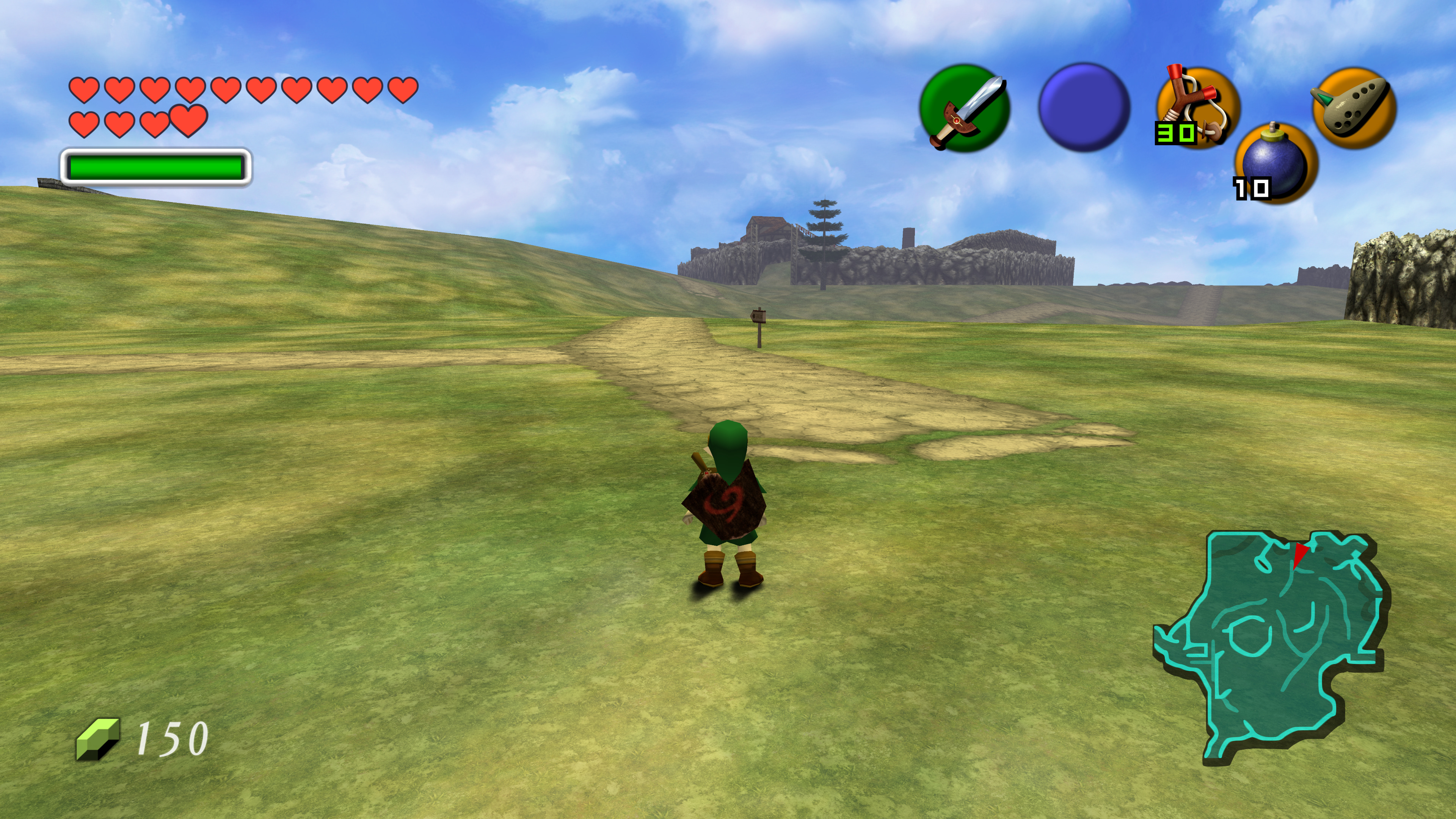
Task: Click the red player arrow on minimap
Action: (1300, 554)
